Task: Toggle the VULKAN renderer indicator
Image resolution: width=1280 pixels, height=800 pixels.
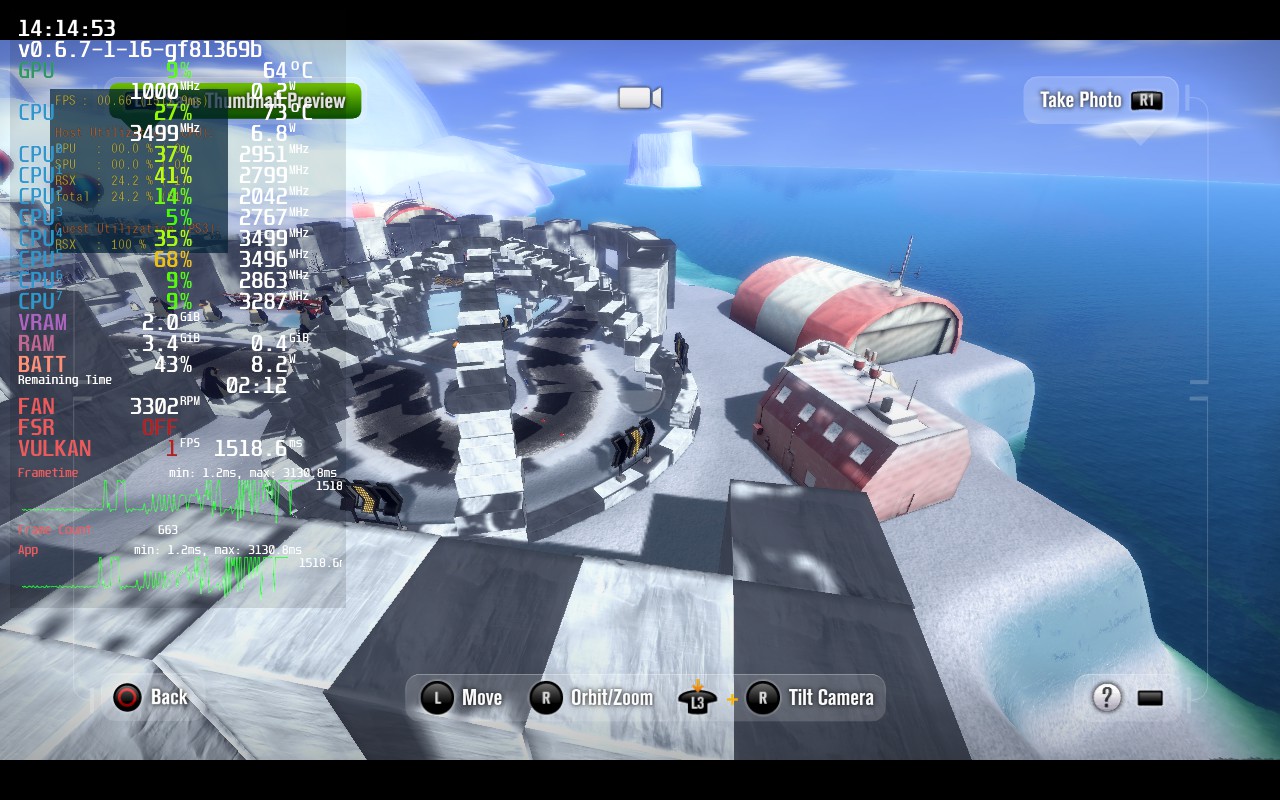Action: point(55,448)
